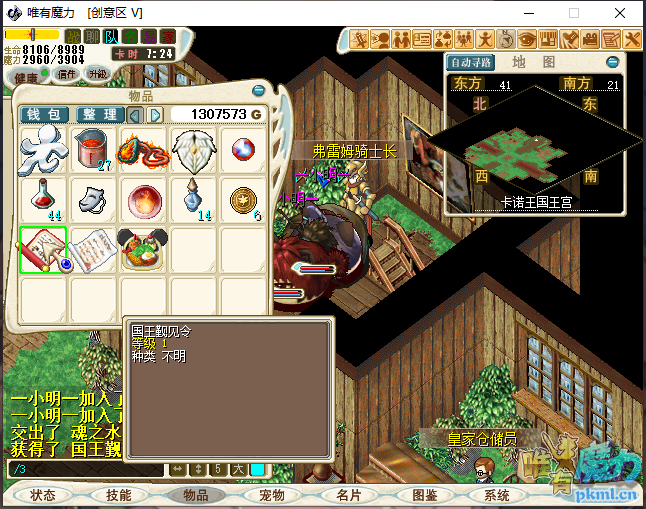This screenshot has height=509, width=646.
Task: Select the highlighted 国王觐见令 scroll slot
Action: [x=43, y=250]
